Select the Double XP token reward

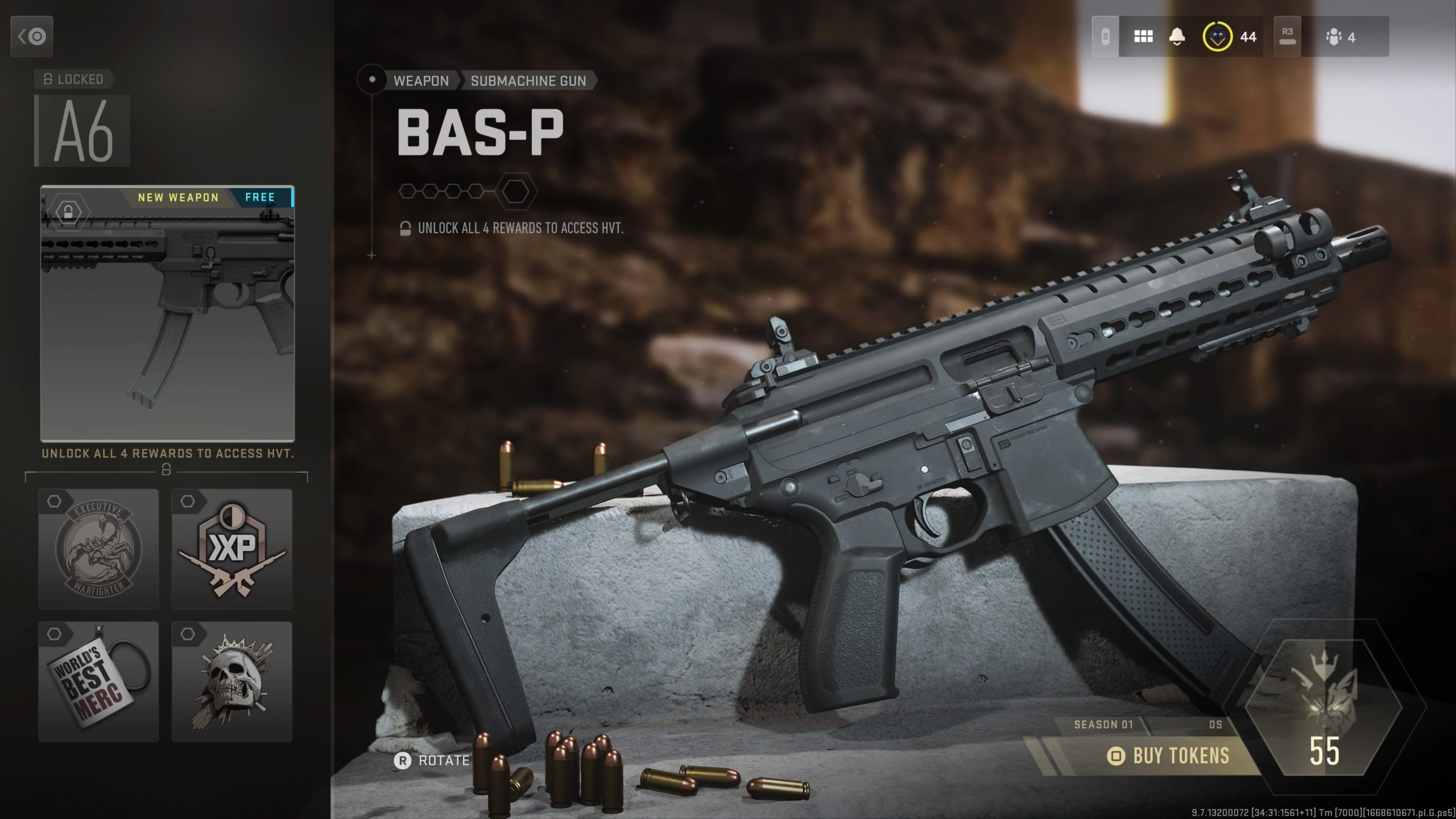(x=231, y=549)
